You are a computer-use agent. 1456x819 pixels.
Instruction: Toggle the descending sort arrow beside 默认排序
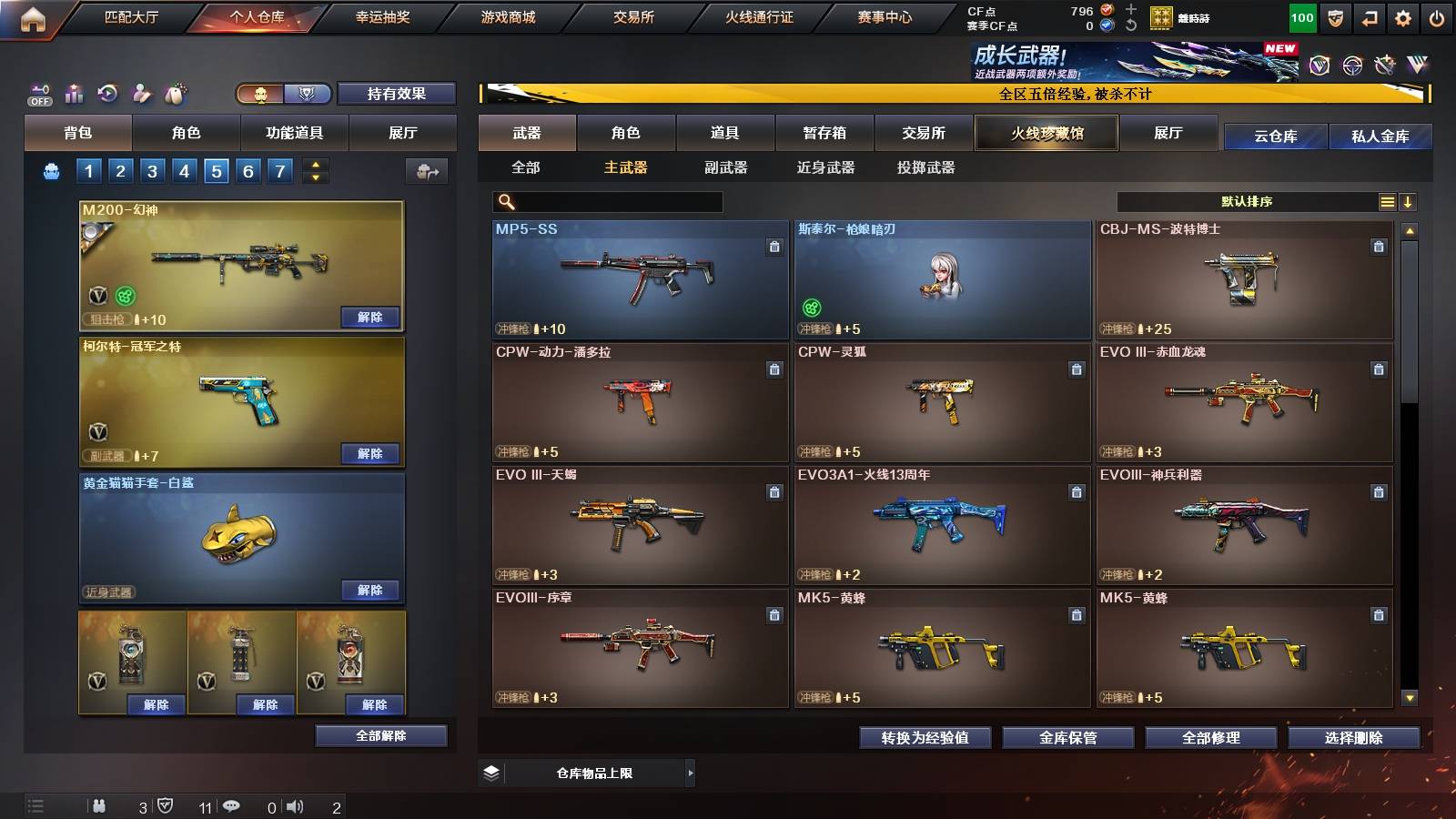click(1409, 201)
